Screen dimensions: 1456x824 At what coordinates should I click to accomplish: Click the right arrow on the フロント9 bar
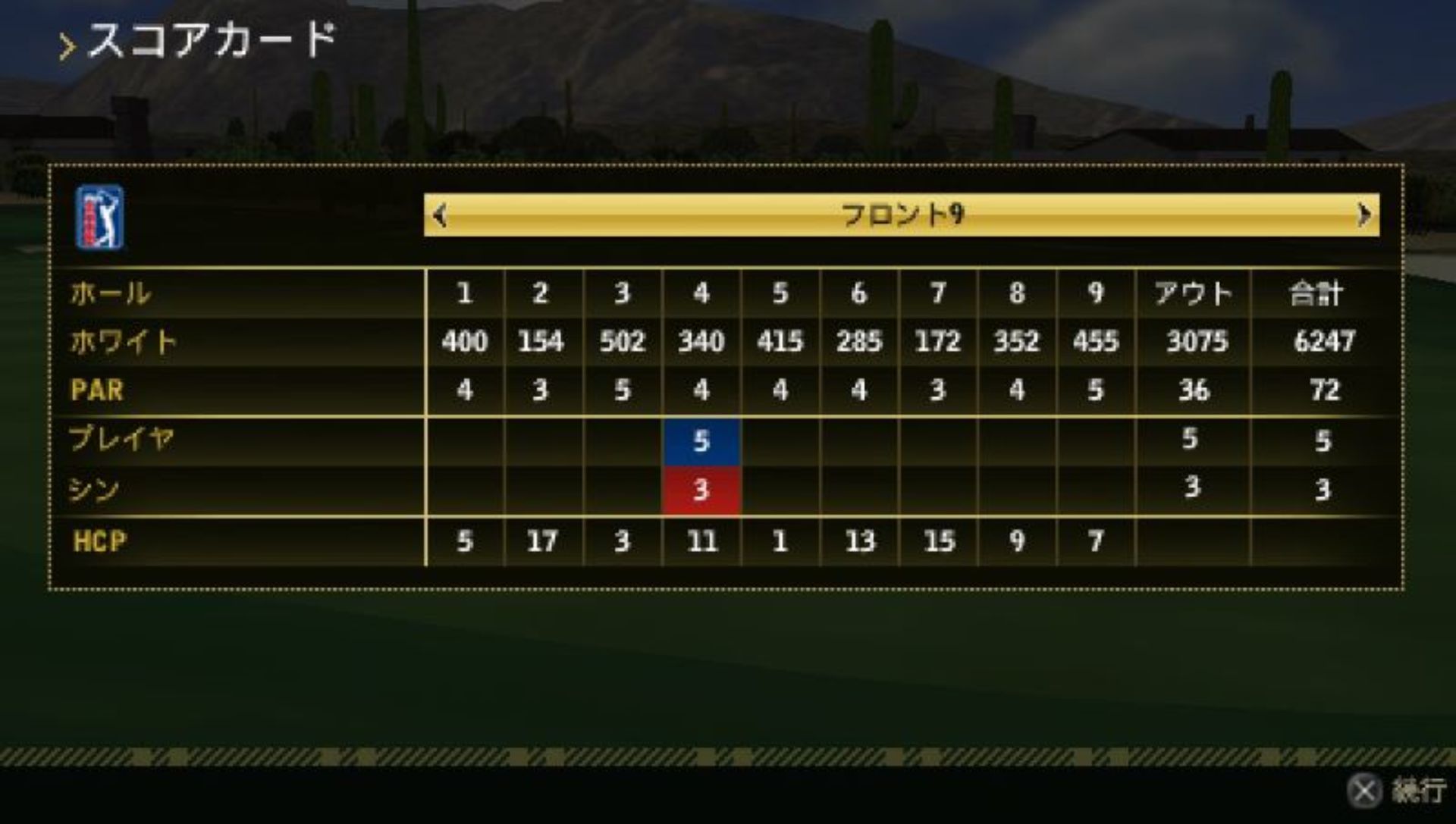tap(1363, 215)
